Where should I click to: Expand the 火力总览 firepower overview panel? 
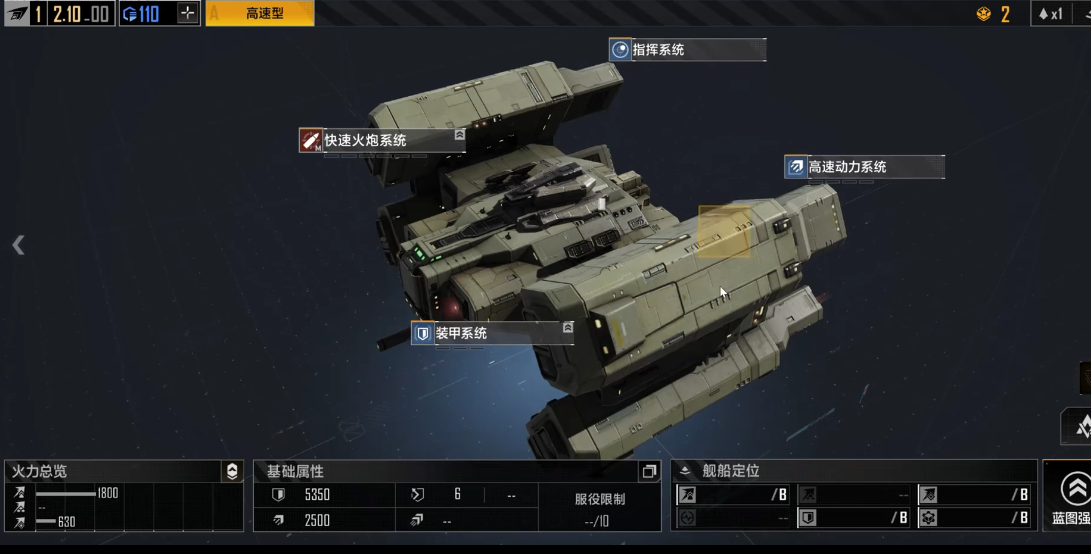(232, 472)
